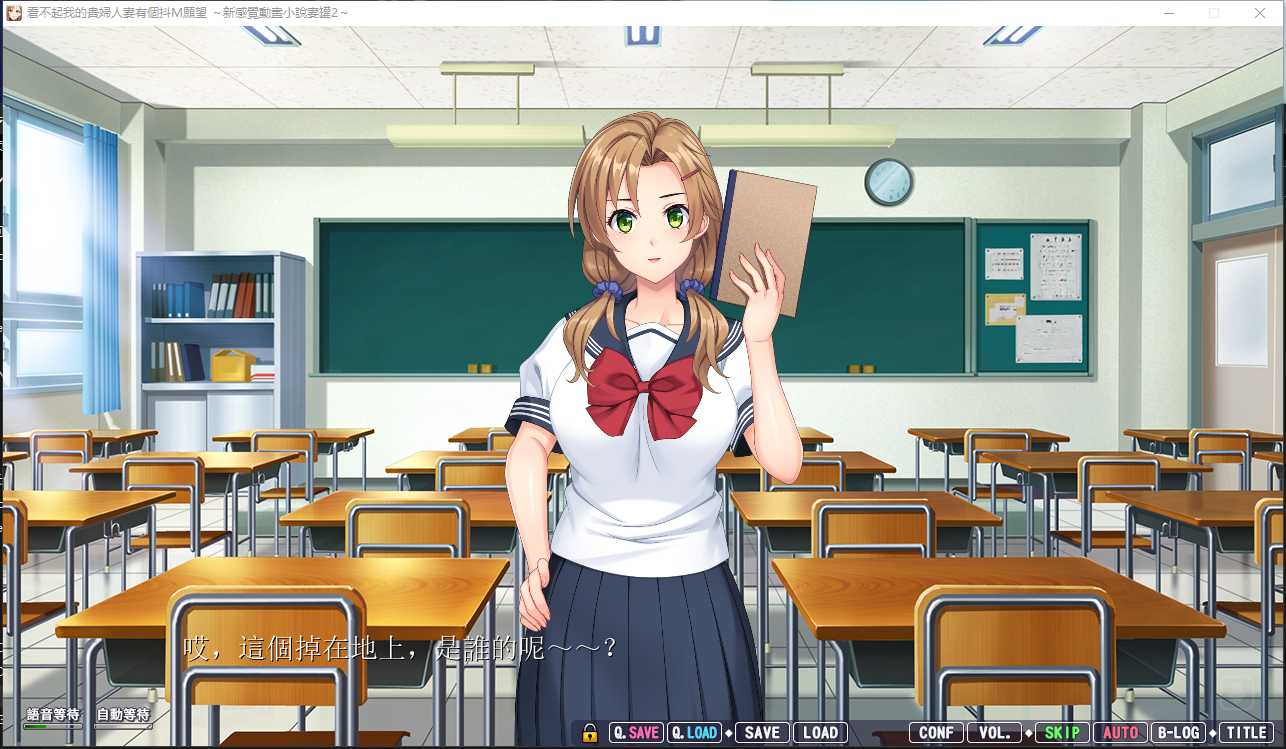Open the LOAD screen

click(x=820, y=732)
